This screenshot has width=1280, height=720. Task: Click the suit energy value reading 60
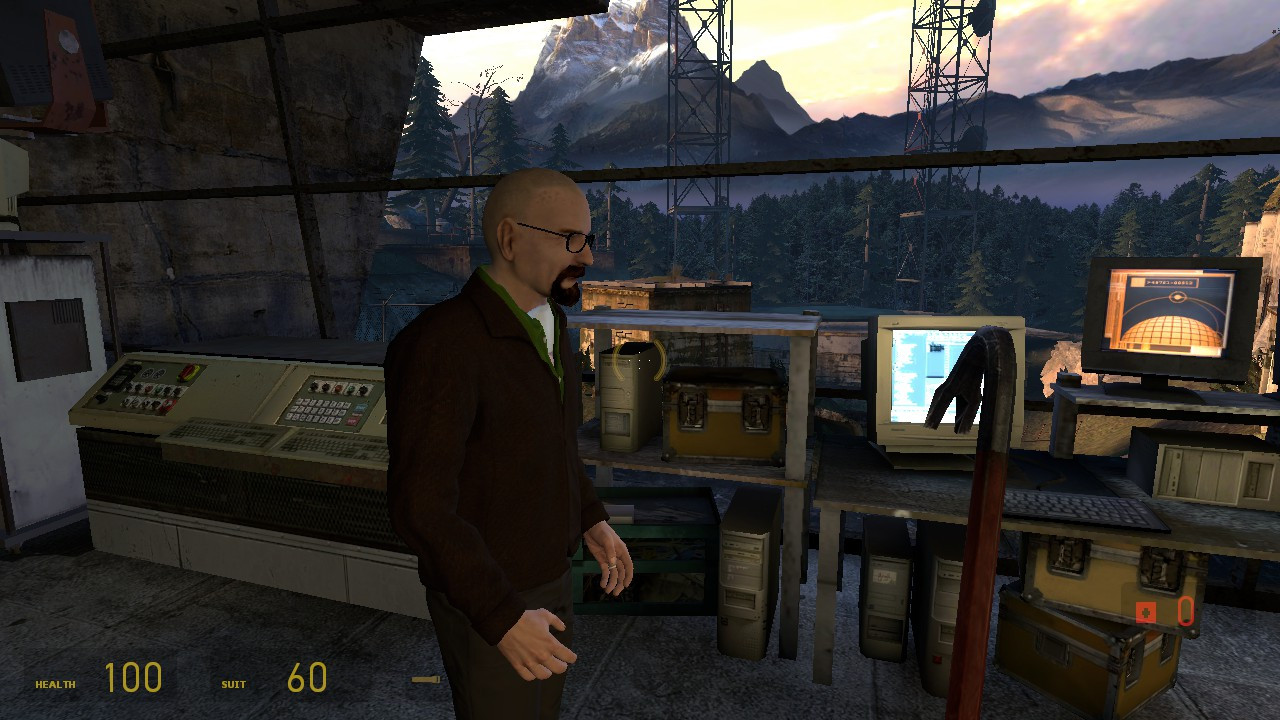click(308, 676)
